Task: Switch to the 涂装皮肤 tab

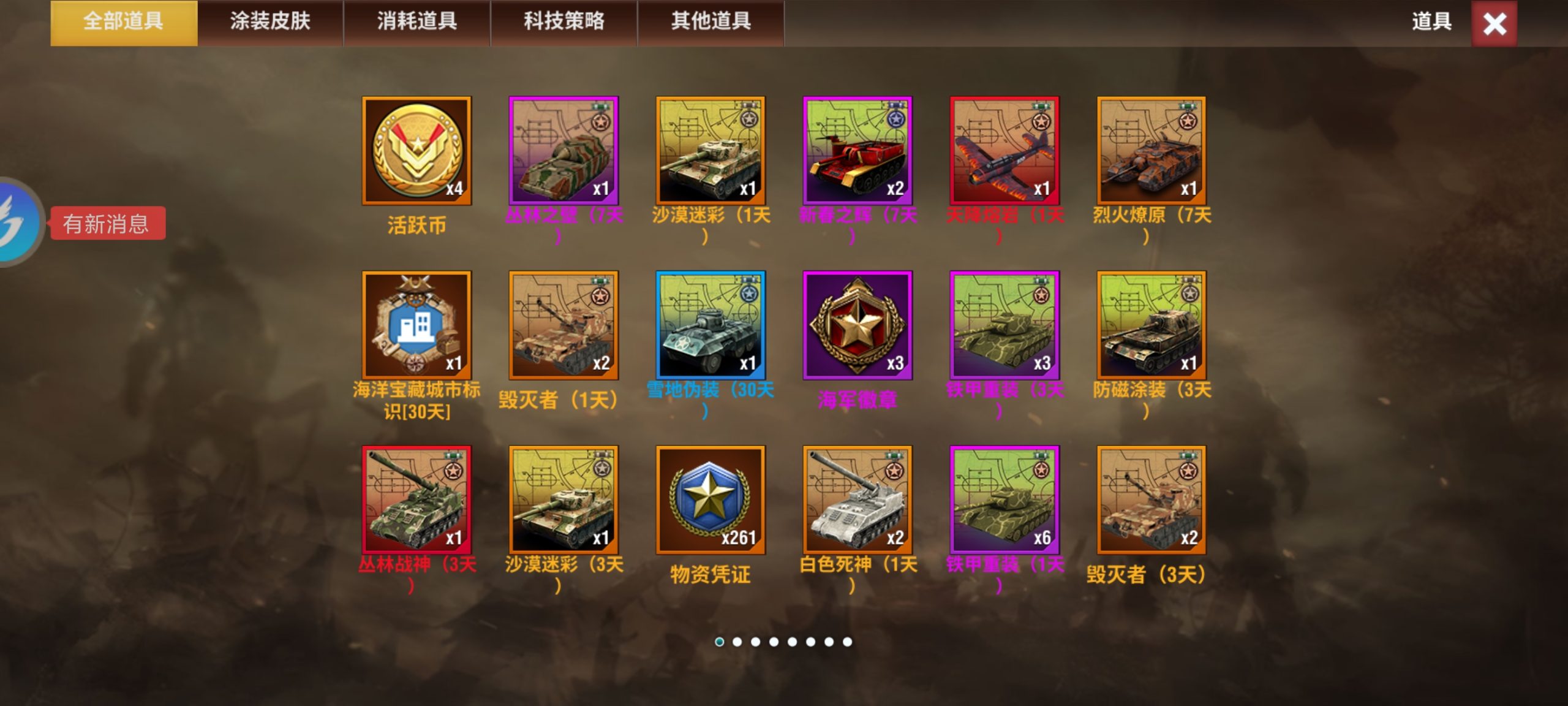Action: pyautogui.click(x=271, y=21)
